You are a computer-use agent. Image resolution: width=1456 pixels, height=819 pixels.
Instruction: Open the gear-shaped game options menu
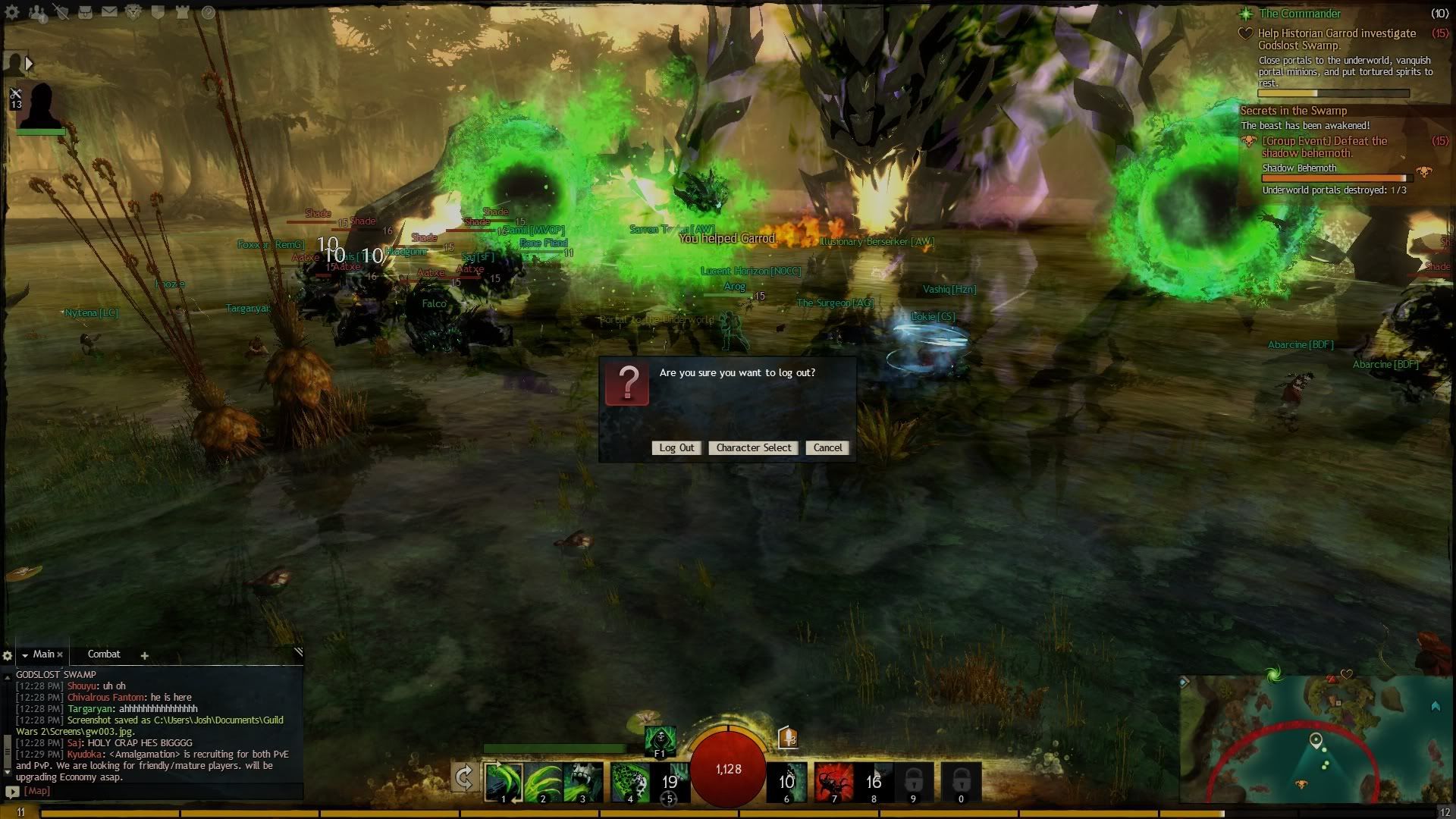(12, 12)
